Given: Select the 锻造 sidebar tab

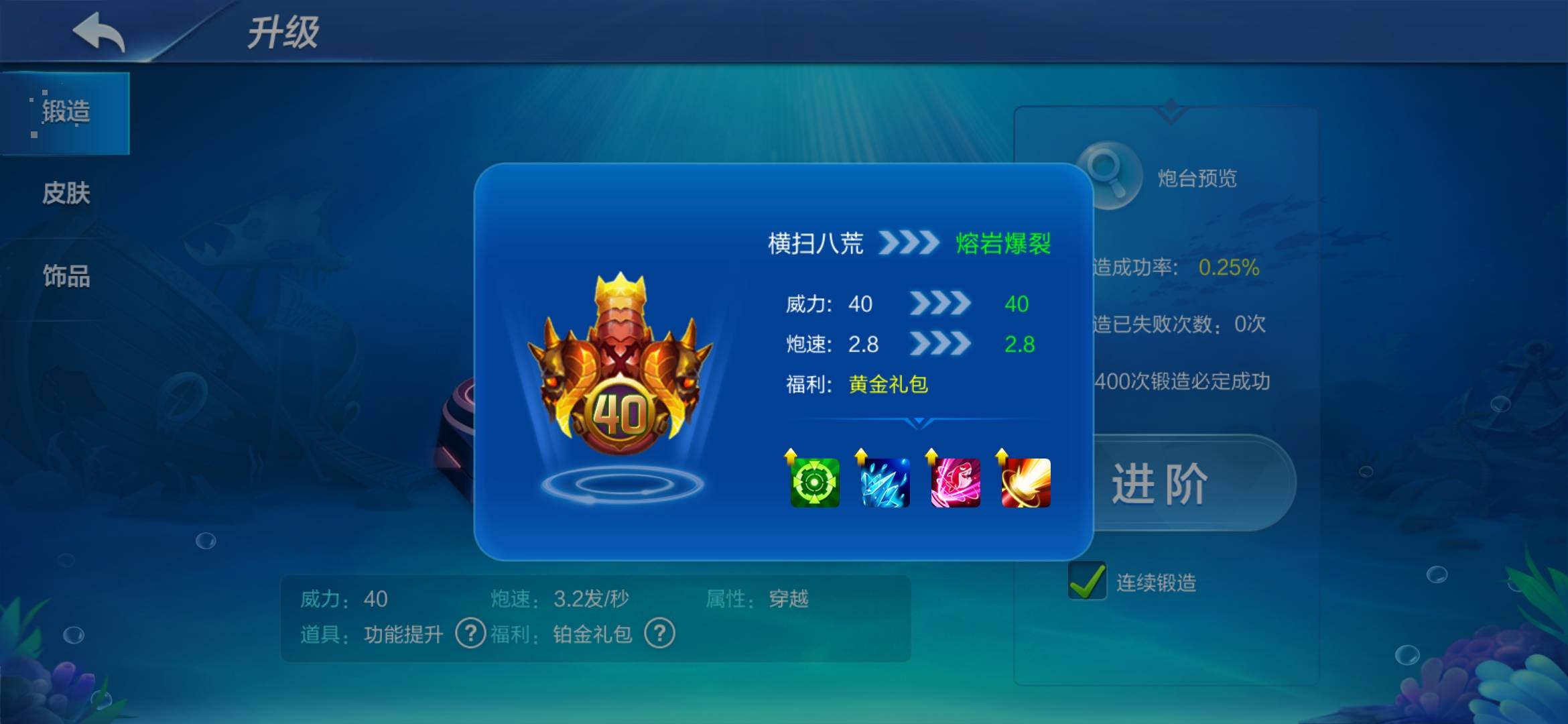Looking at the screenshot, I should click(67, 113).
